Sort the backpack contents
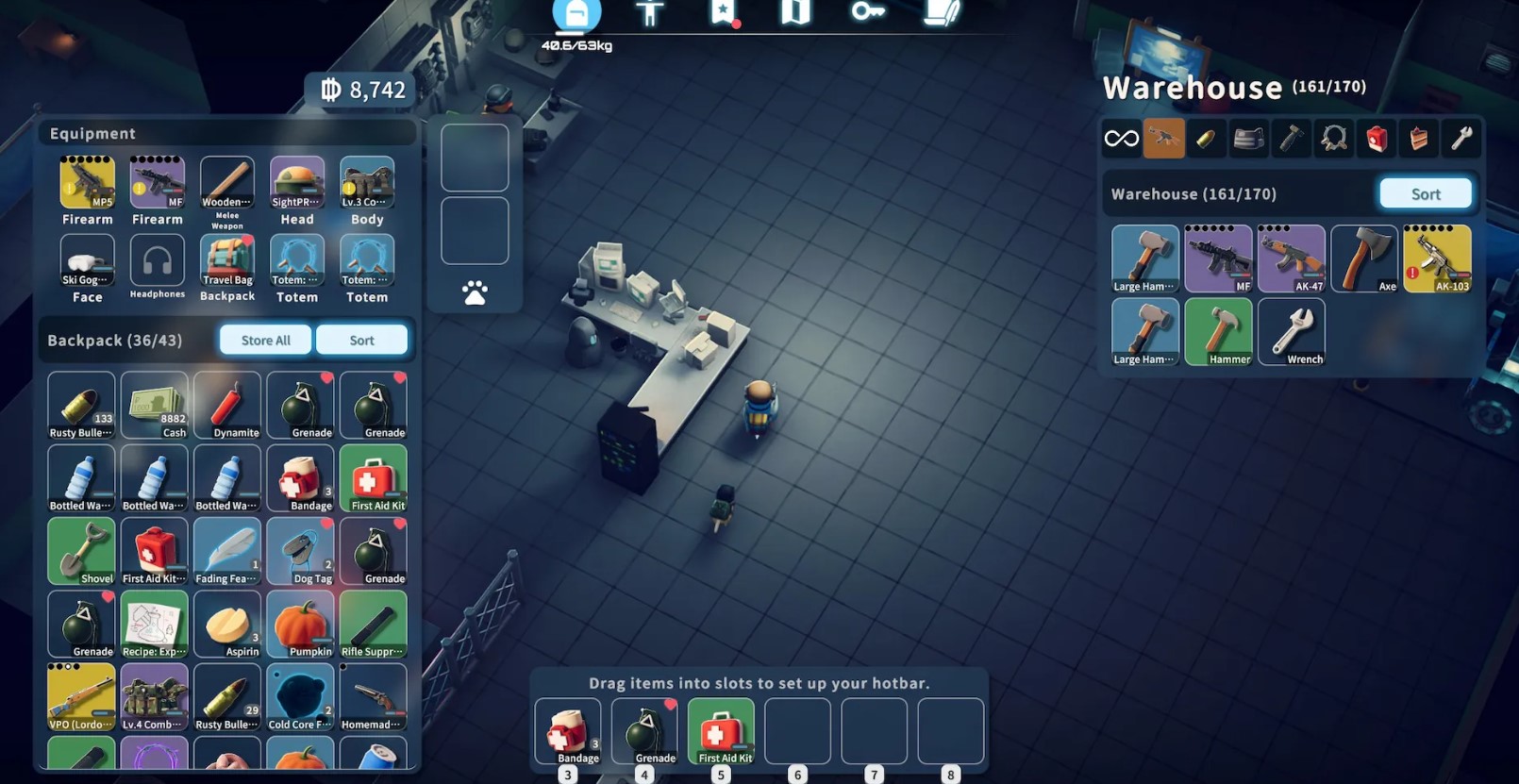1519x784 pixels. [361, 341]
